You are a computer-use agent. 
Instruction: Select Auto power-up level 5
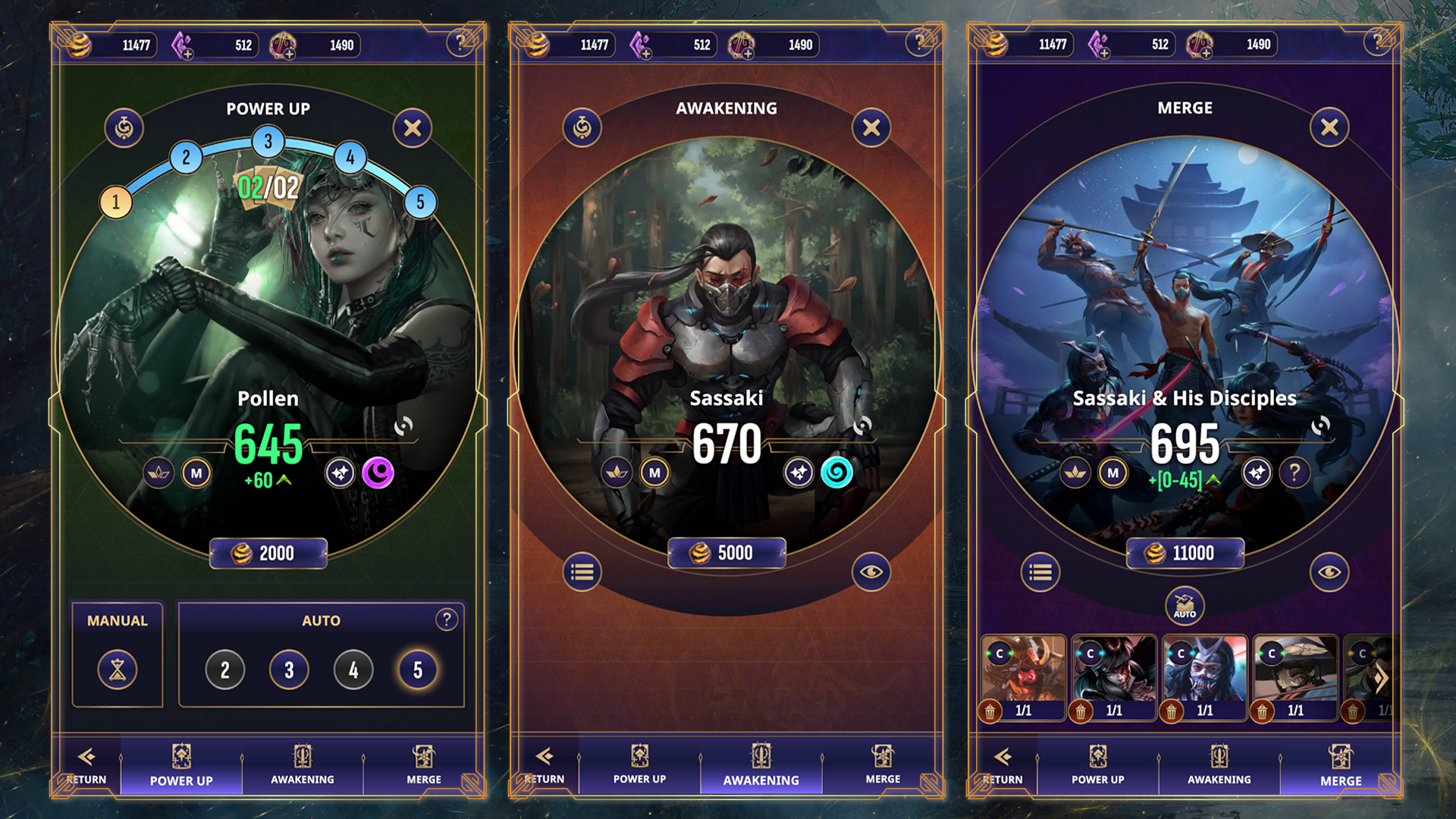point(418,670)
